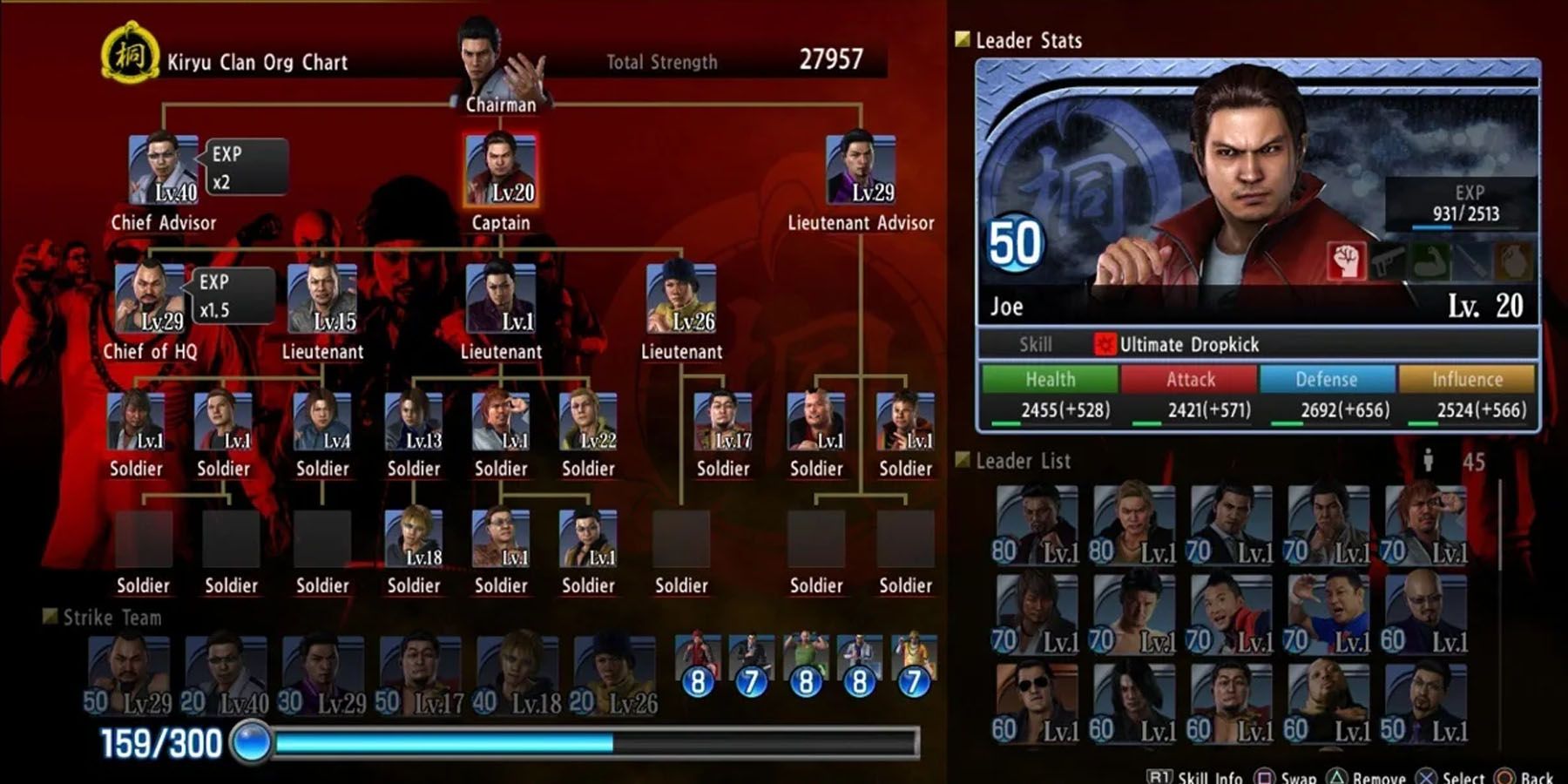Select the flexed arm strength icon
The height and width of the screenshot is (784, 1568).
(1430, 261)
